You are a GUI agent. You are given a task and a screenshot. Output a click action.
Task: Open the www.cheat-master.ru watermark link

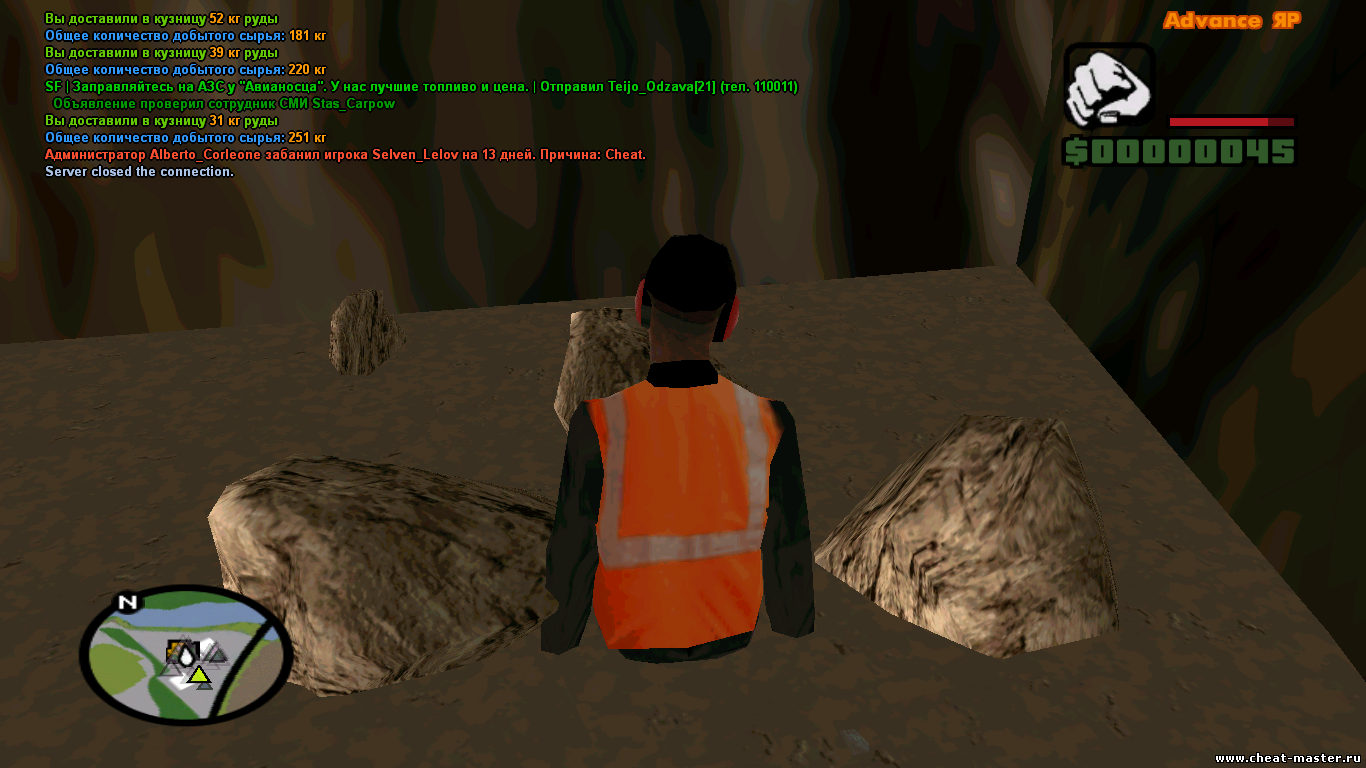click(x=1287, y=758)
